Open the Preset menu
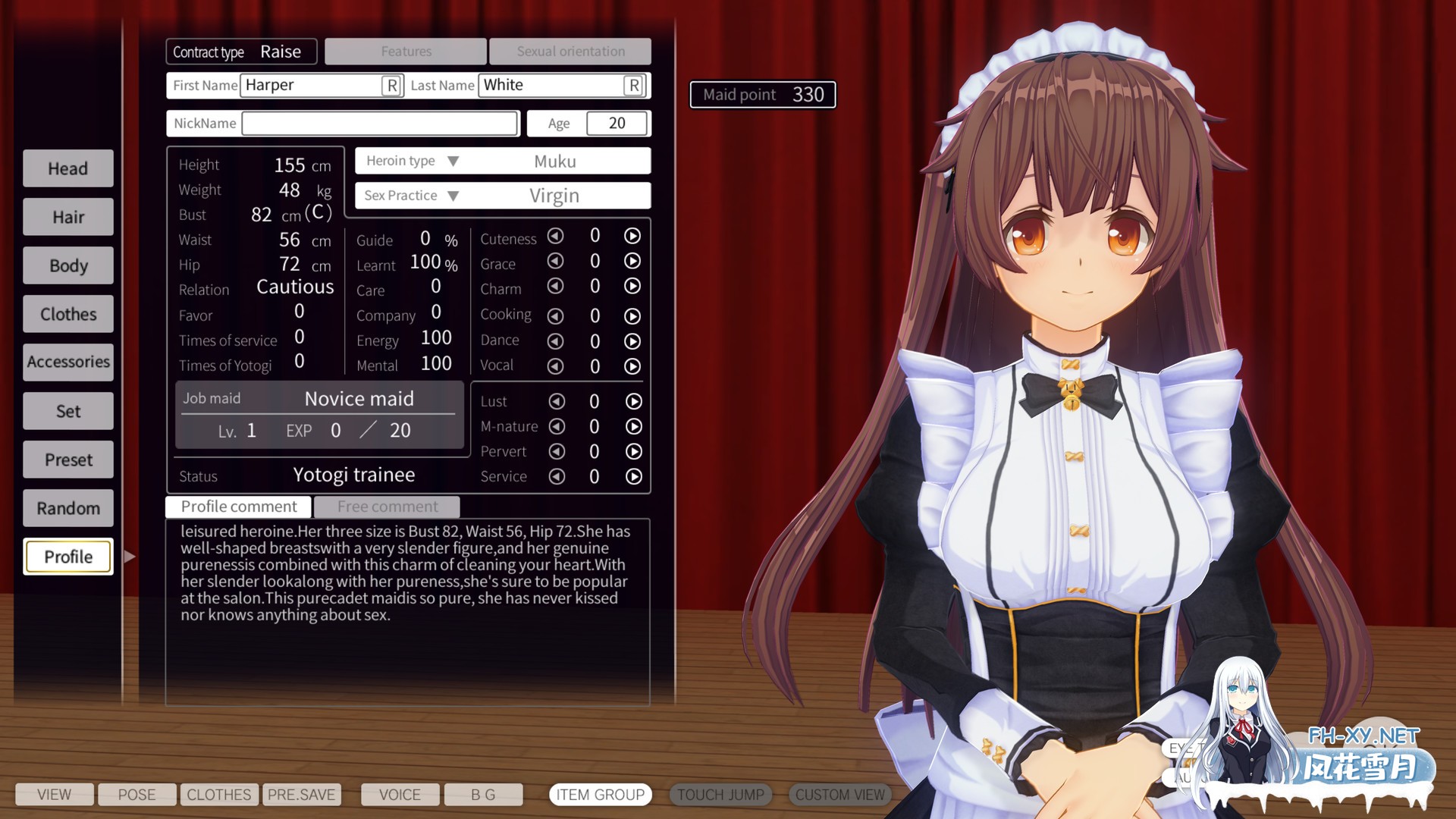 tap(68, 460)
